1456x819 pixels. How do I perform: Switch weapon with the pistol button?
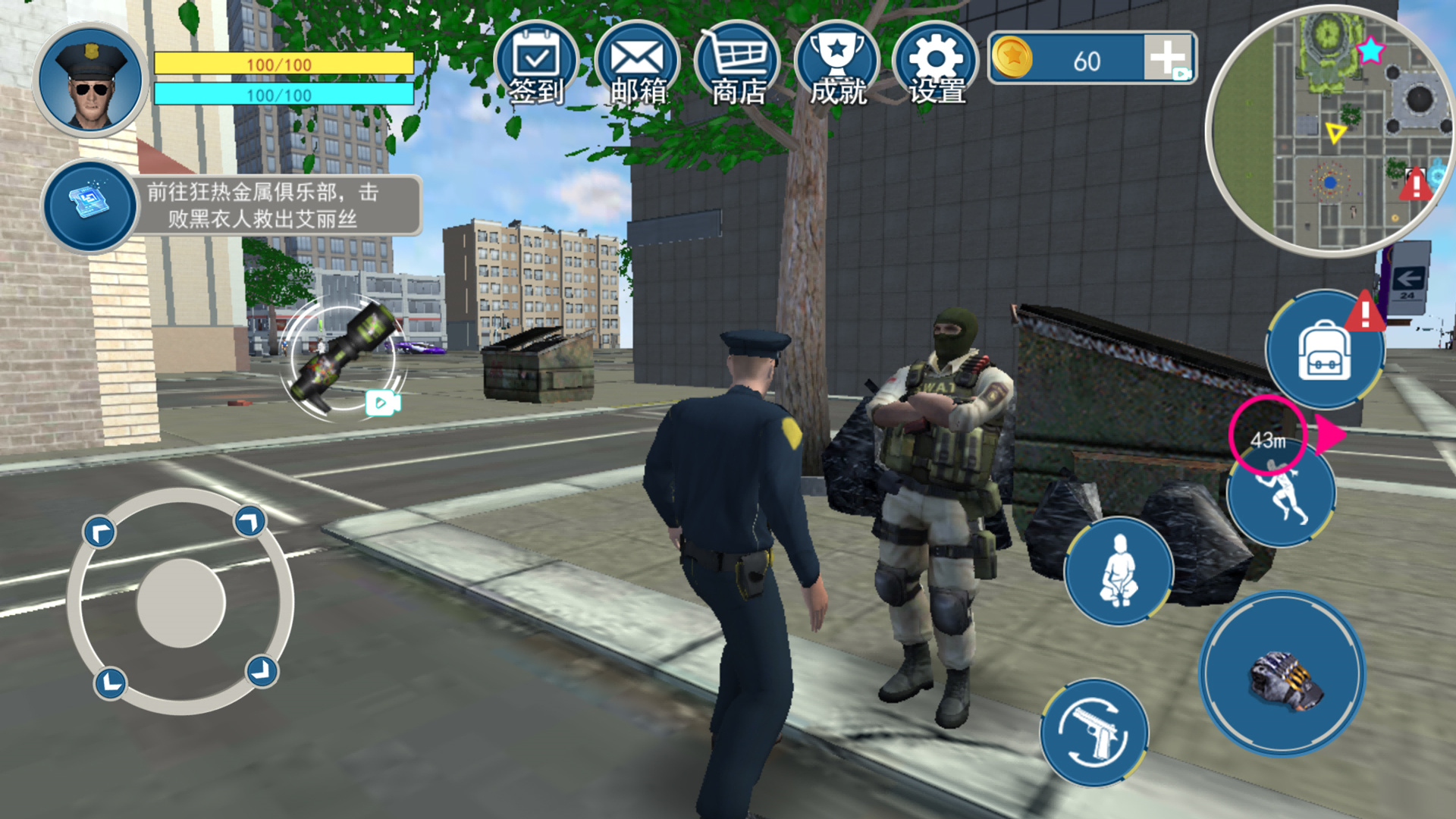[1094, 733]
